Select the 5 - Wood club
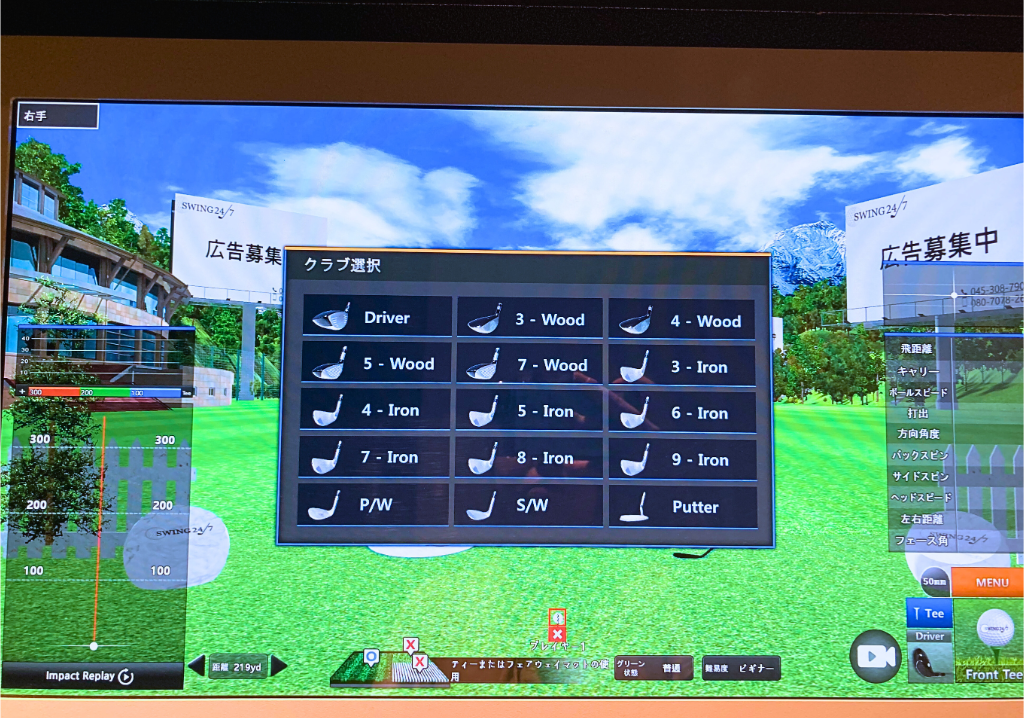Viewport: 1024px width, 718px height. (376, 364)
